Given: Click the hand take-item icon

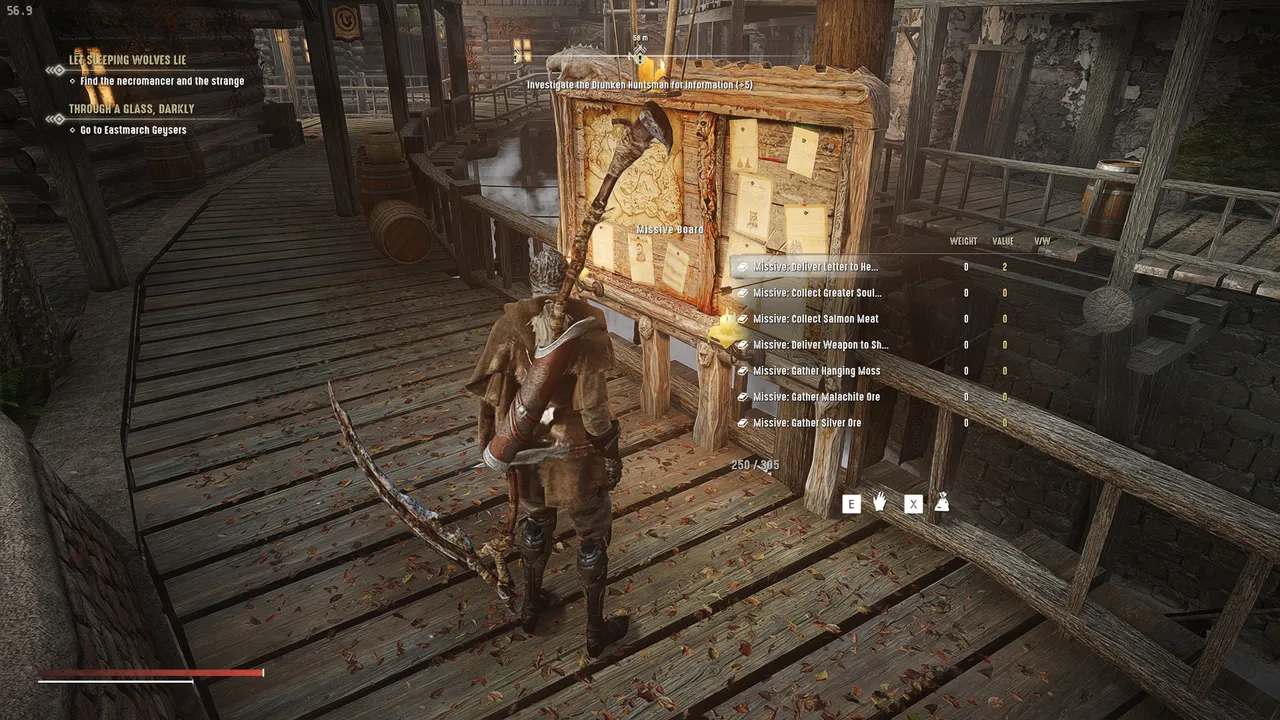Looking at the screenshot, I should [879, 504].
